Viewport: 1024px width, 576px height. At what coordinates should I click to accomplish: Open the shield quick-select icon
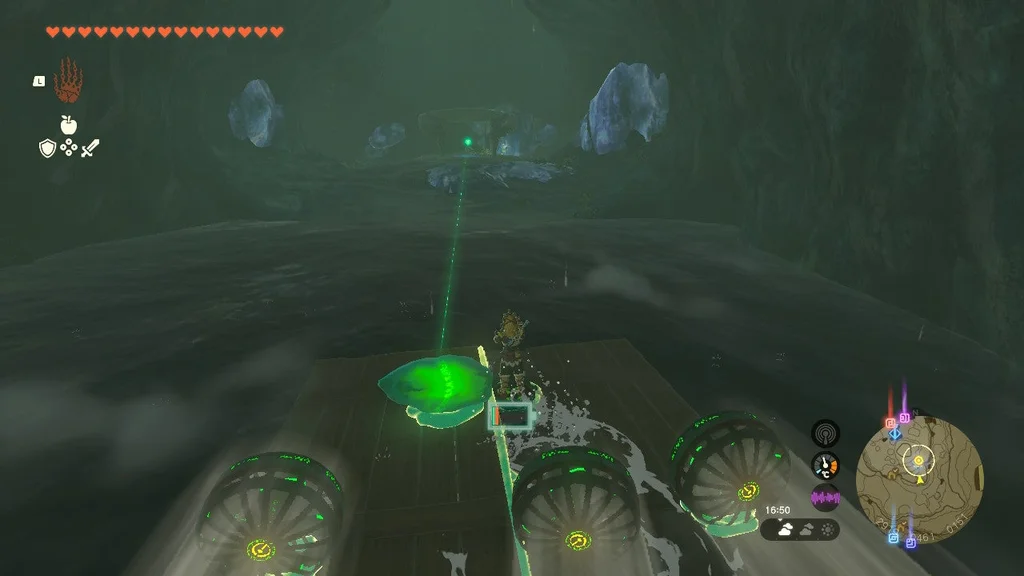[46, 148]
